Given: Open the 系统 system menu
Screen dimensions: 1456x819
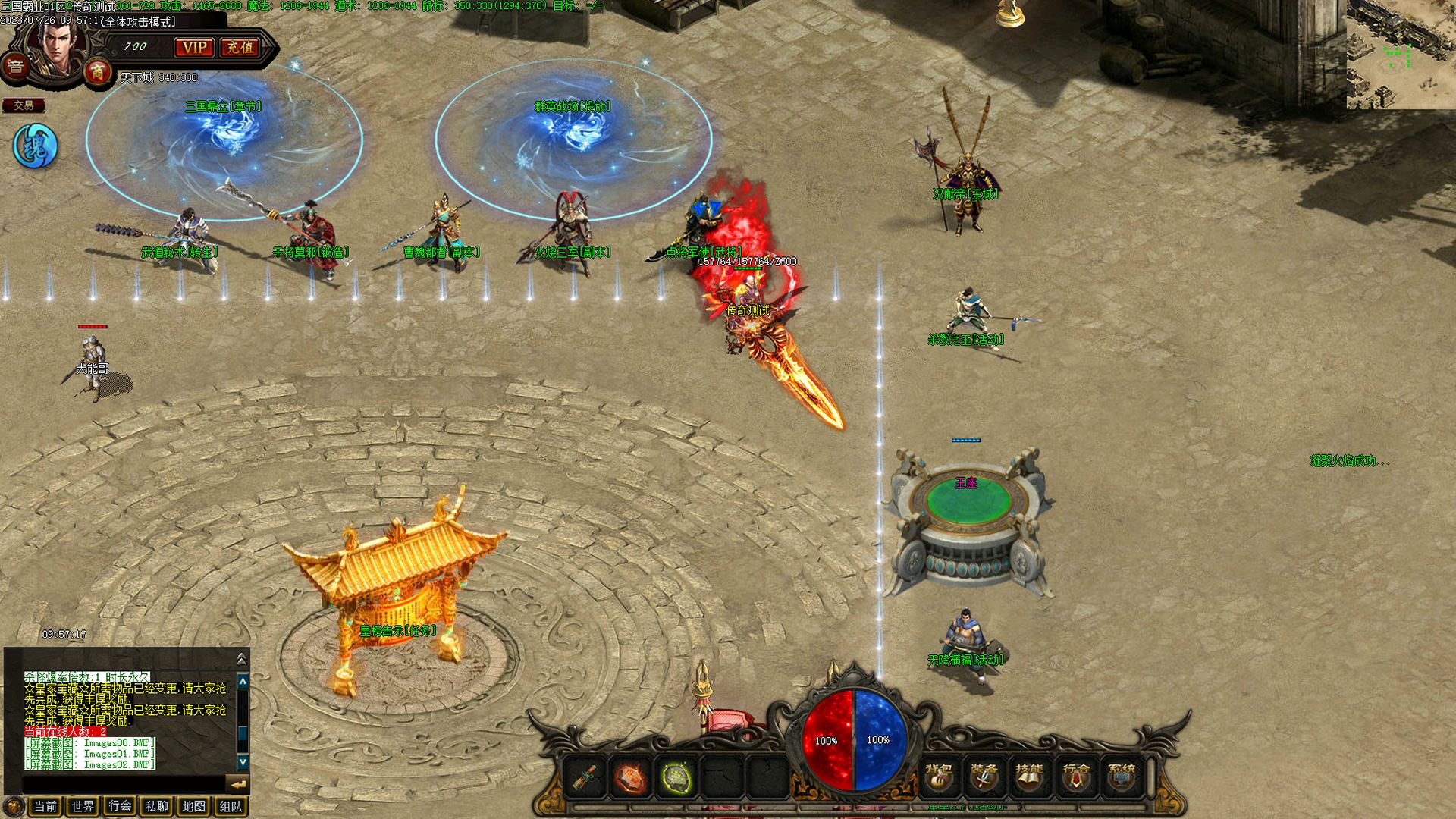Looking at the screenshot, I should 1122,777.
